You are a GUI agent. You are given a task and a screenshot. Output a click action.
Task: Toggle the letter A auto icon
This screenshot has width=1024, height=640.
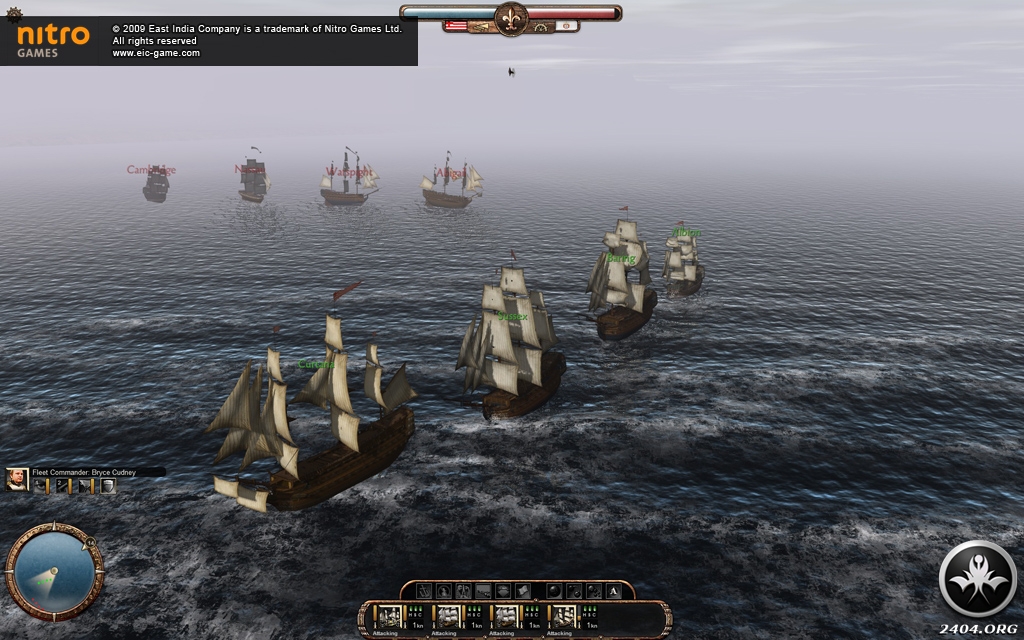click(x=613, y=591)
